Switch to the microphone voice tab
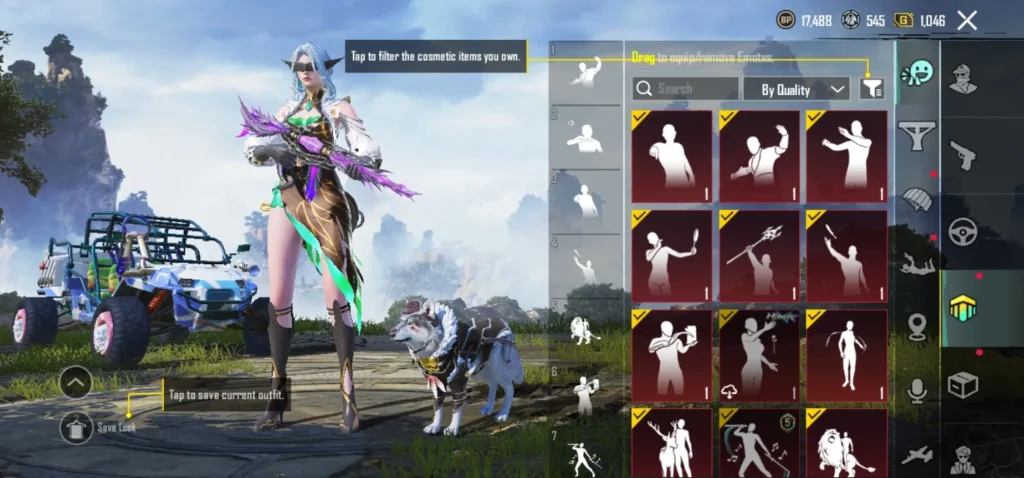1024x478 pixels. (x=916, y=391)
